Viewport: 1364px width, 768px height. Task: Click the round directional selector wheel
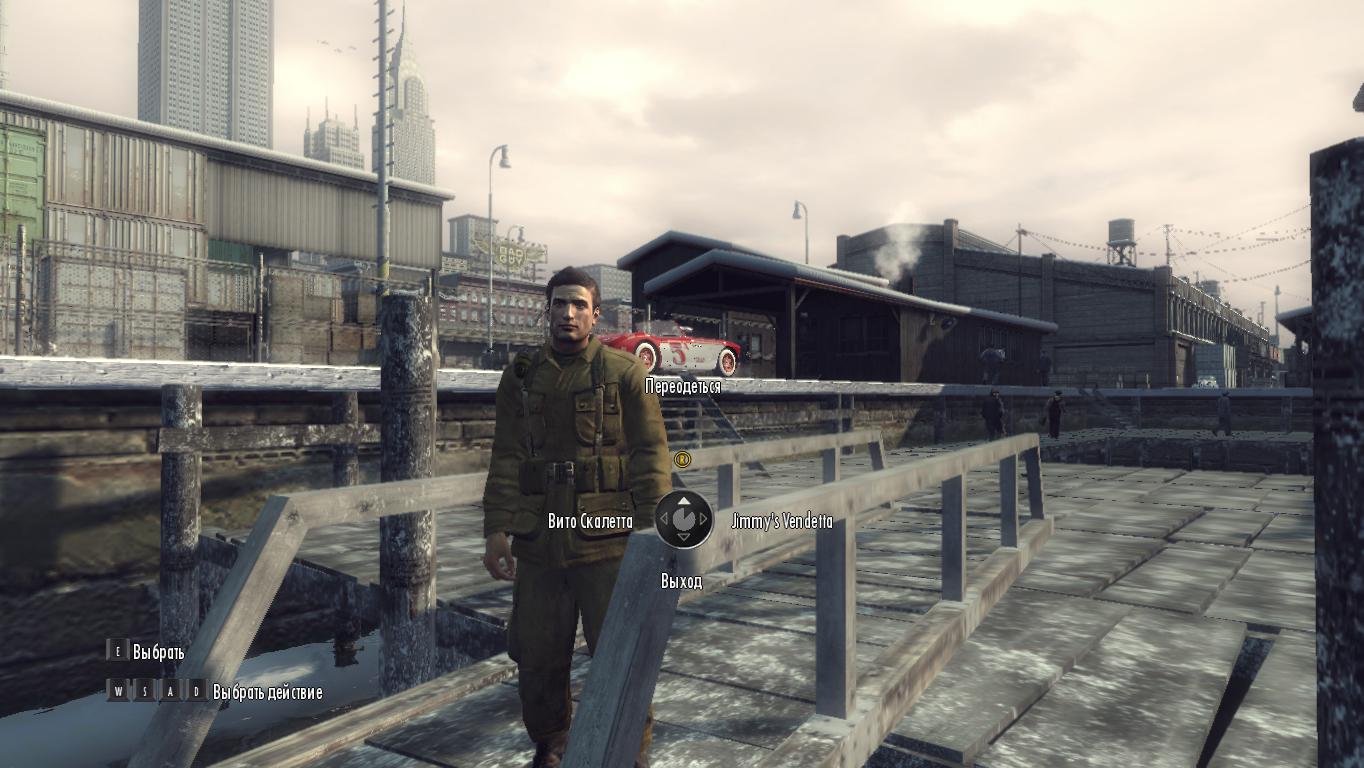684,519
